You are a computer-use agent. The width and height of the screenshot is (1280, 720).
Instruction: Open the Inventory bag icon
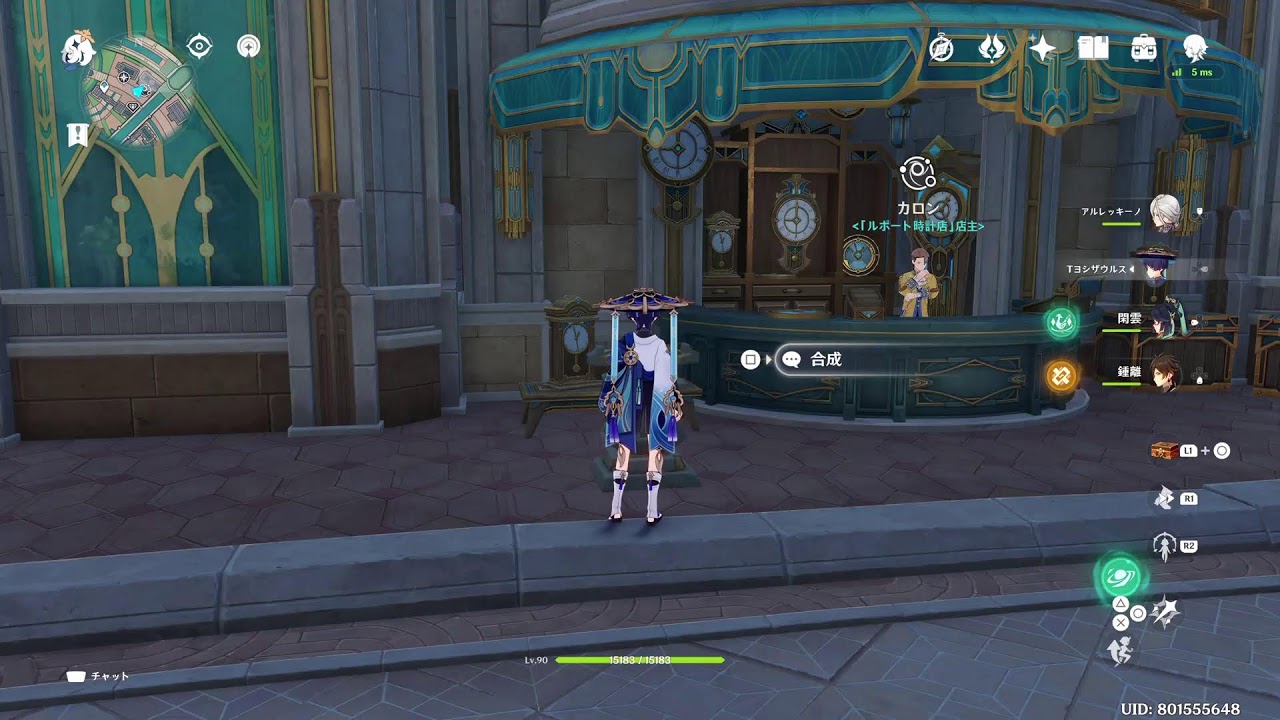point(1142,46)
